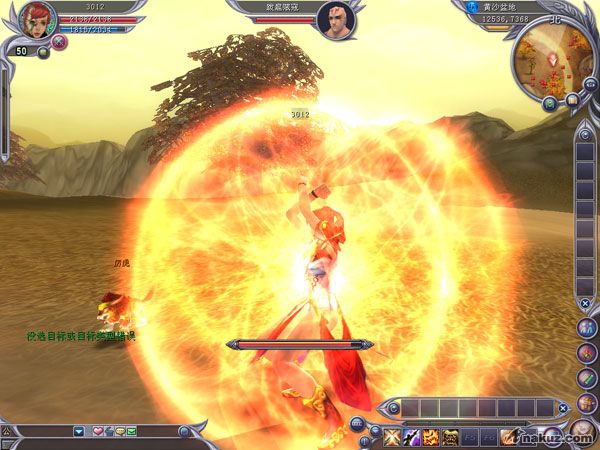Viewport: 600px width, 450px height.
Task: Close the upper empty skill bar
Action: pos(563,408)
